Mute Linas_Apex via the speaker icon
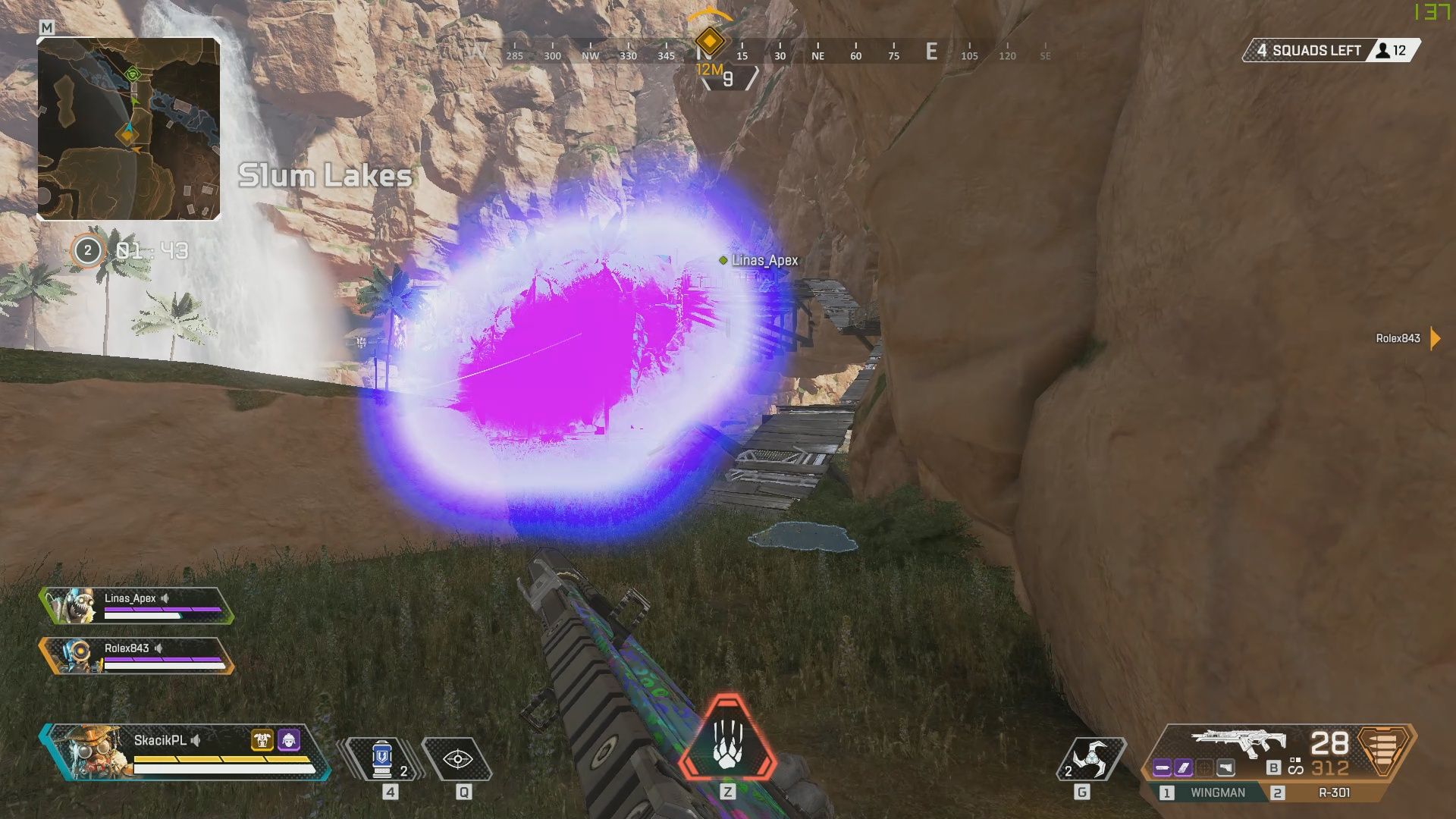The width and height of the screenshot is (1456, 819). click(166, 598)
